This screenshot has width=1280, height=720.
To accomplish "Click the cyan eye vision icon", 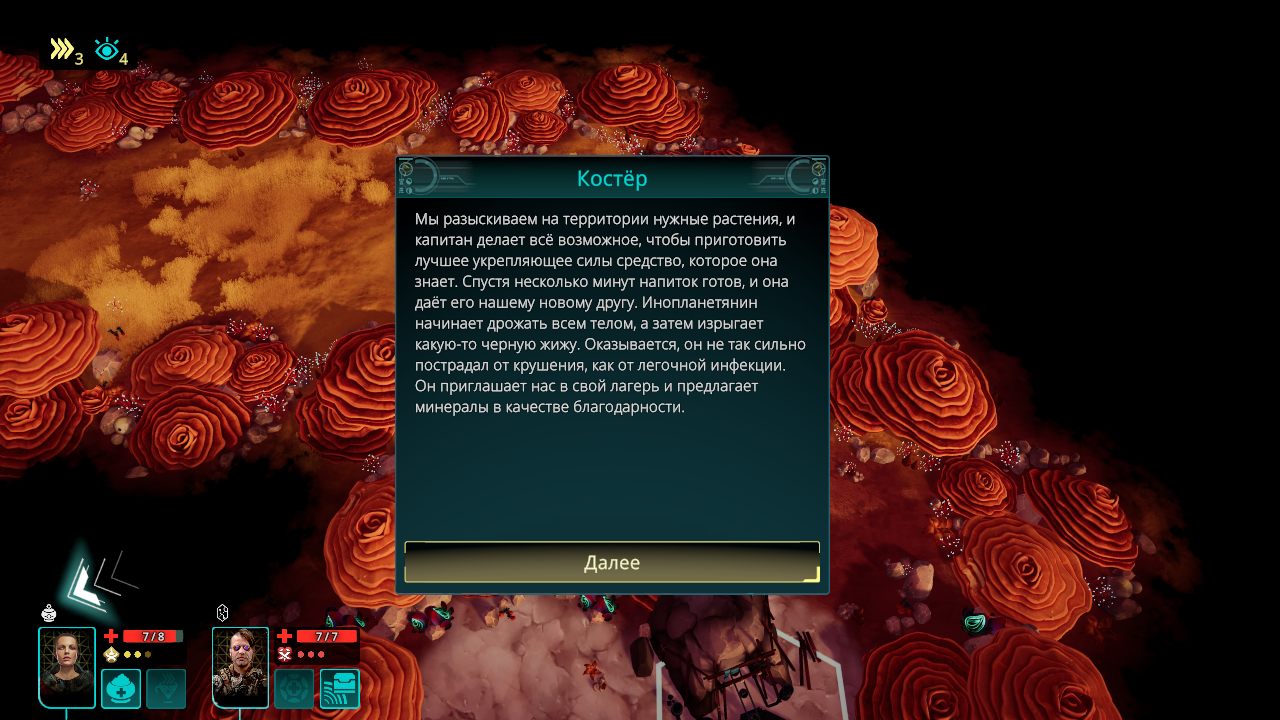I will pyautogui.click(x=106, y=49).
